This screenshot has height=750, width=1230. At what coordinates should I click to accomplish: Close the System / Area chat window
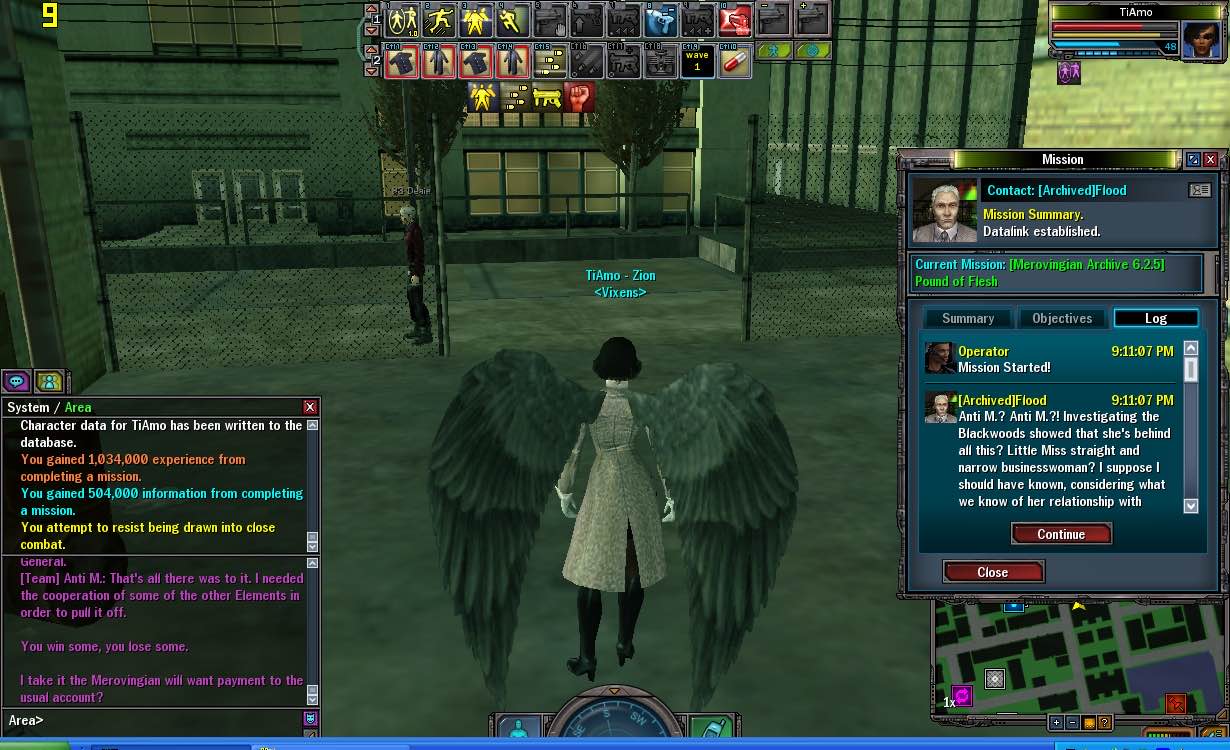click(x=310, y=407)
